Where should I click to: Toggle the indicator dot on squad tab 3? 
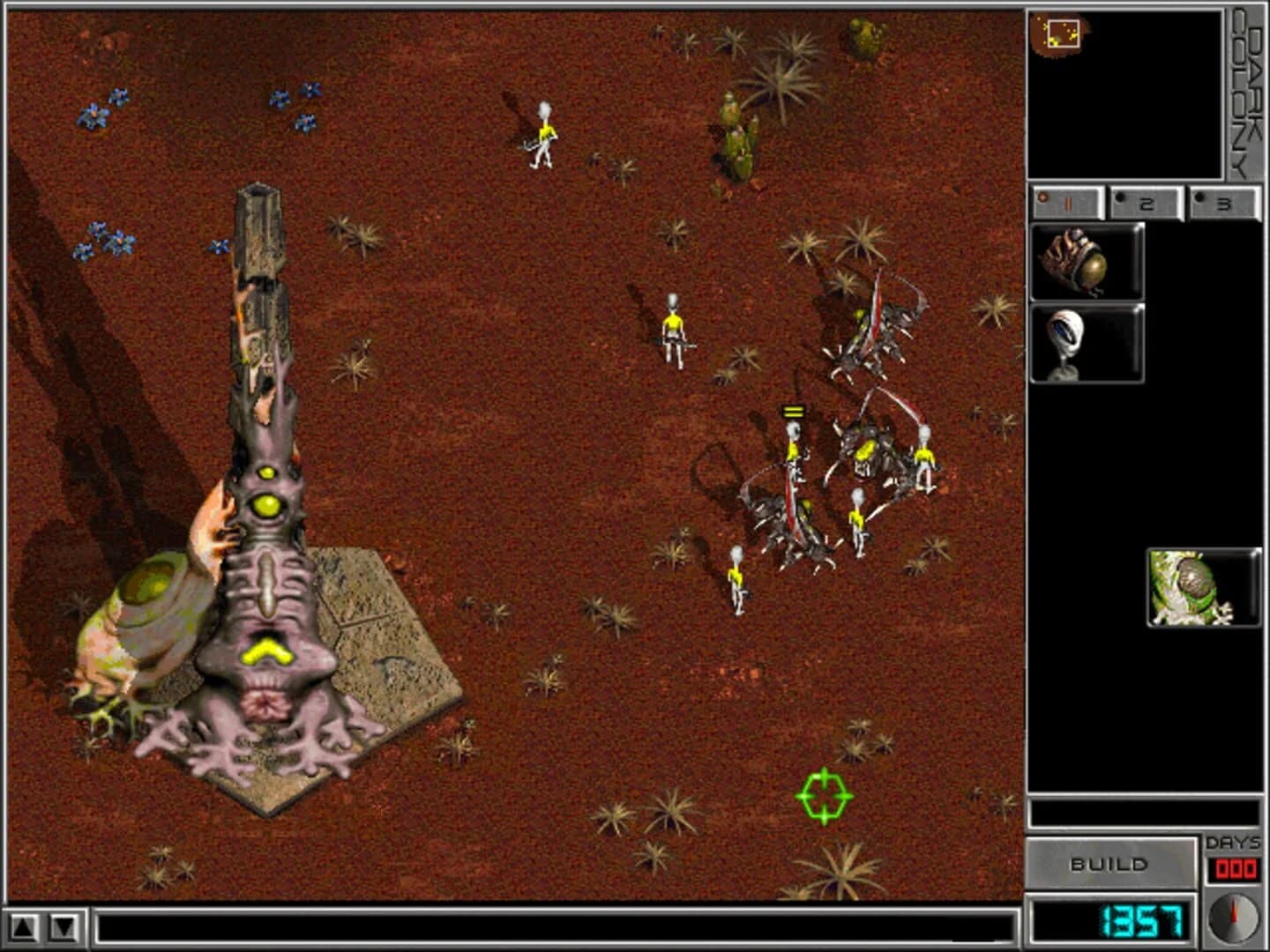coord(1199,196)
